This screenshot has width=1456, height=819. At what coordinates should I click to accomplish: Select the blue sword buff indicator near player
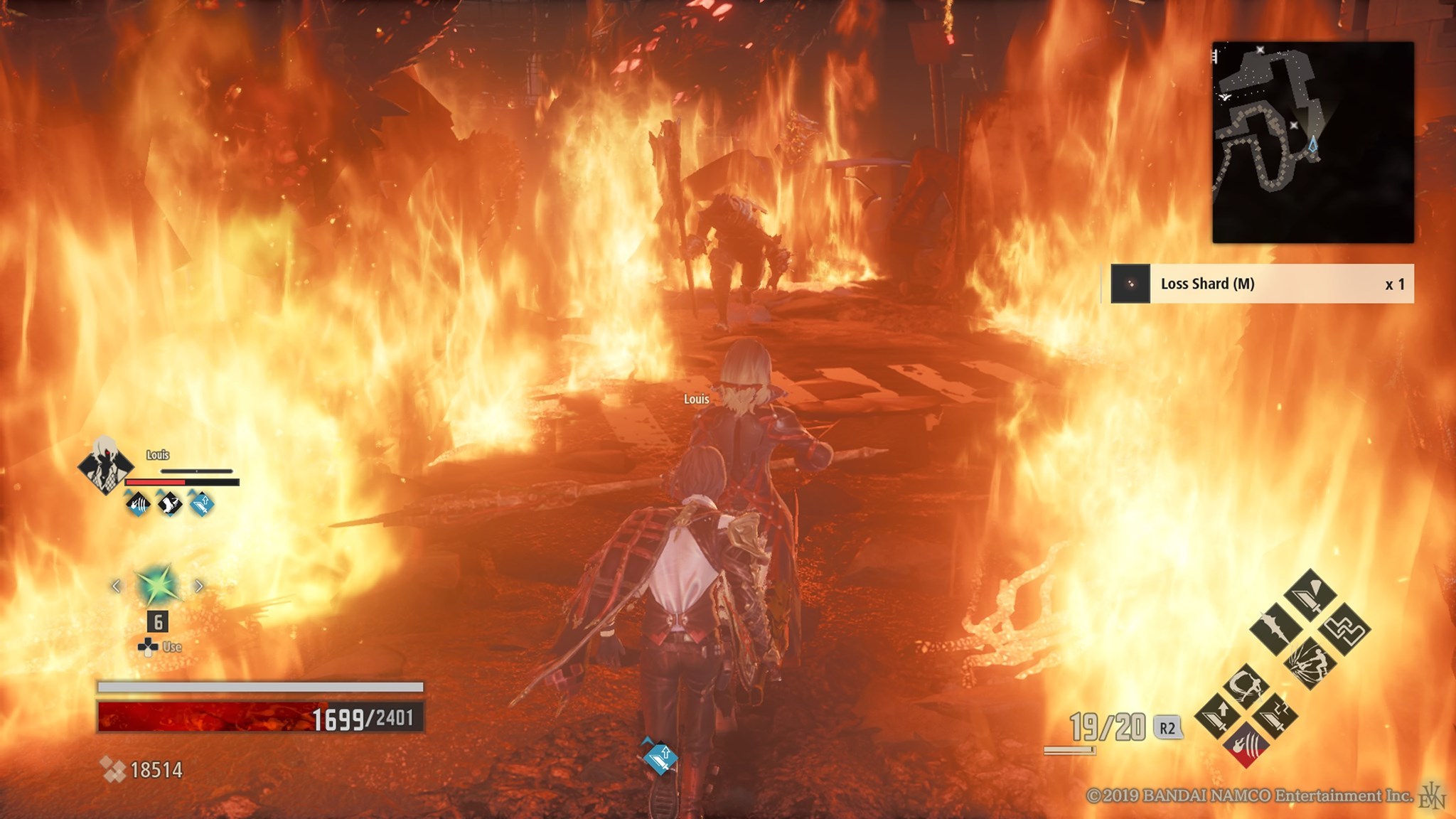(x=660, y=756)
